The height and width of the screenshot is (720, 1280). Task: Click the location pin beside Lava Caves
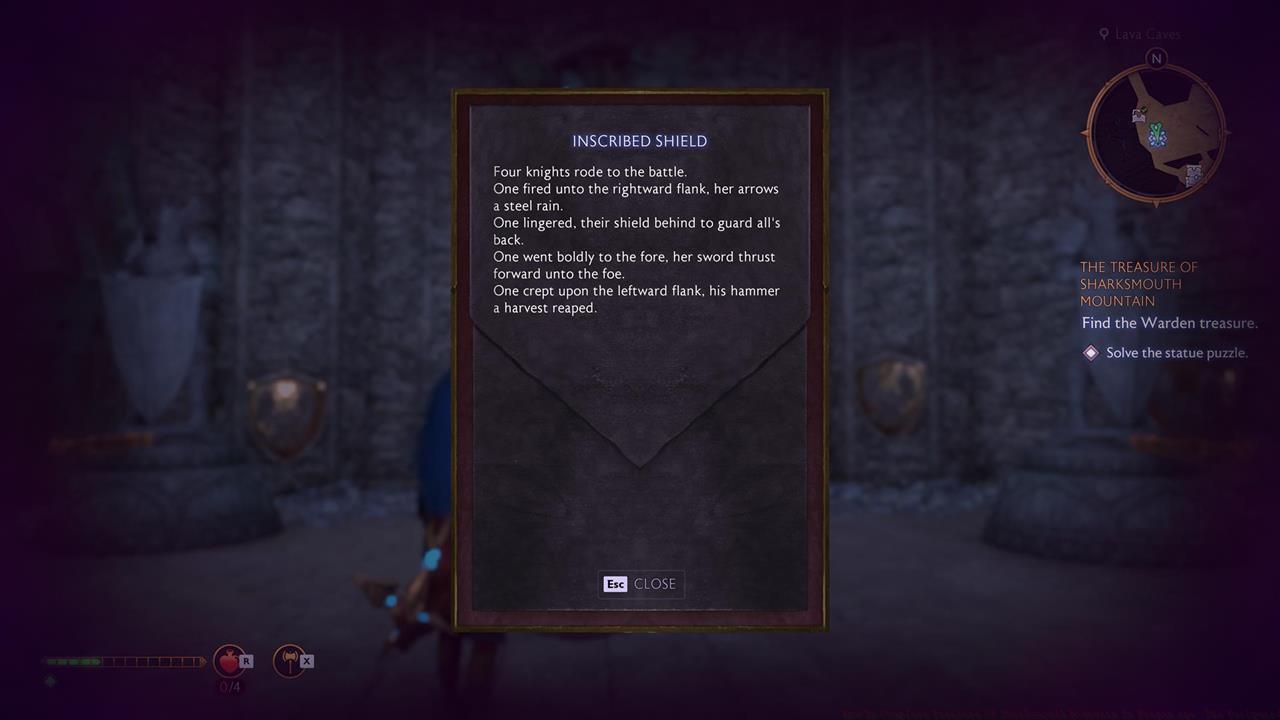[x=1104, y=33]
